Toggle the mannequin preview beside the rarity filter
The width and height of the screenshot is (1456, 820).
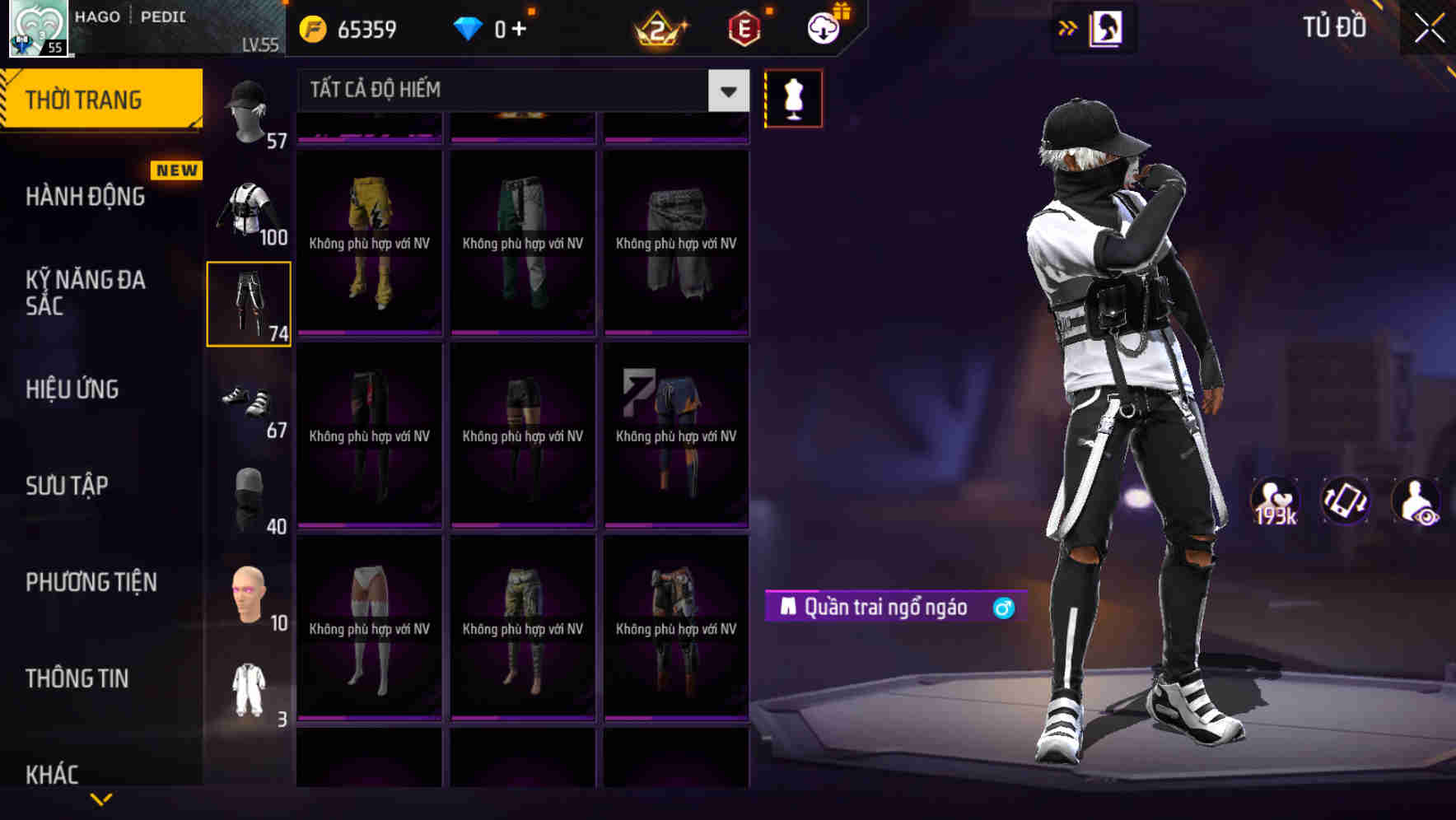[x=793, y=97]
